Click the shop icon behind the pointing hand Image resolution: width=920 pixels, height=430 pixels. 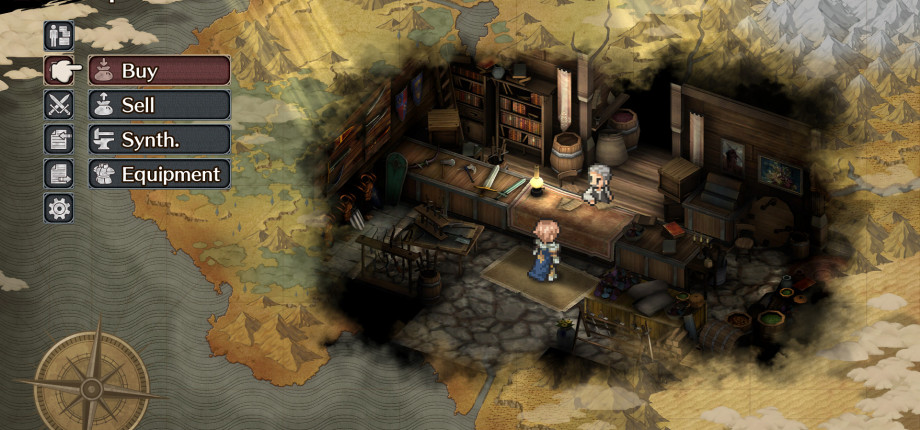(59, 71)
